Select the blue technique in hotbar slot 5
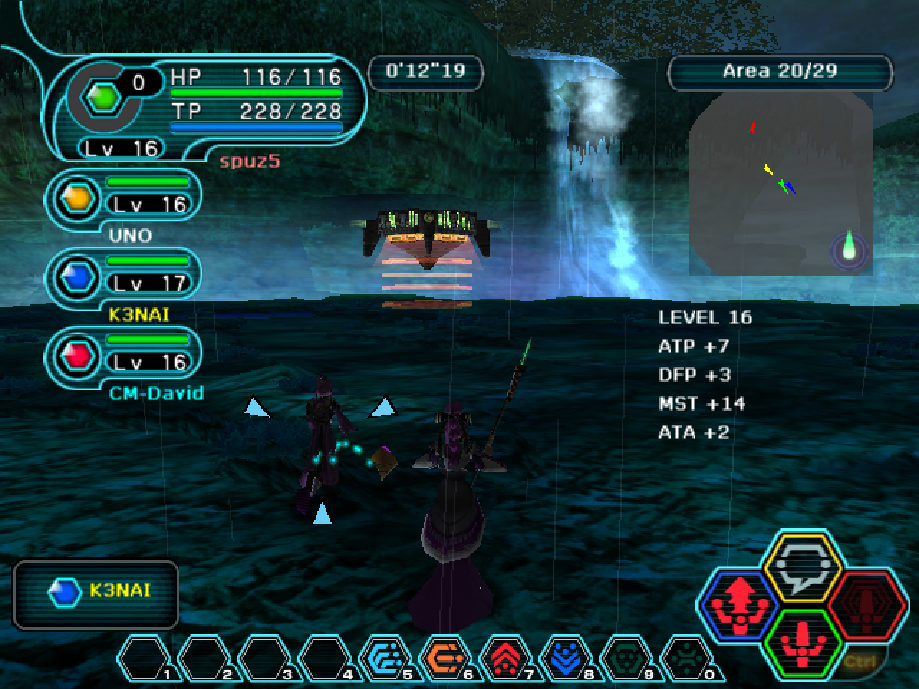This screenshot has width=919, height=689. [x=390, y=658]
